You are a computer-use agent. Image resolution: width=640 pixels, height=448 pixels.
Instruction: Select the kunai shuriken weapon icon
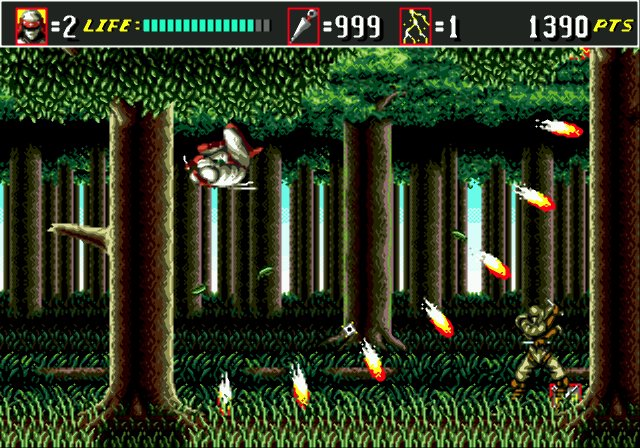[x=303, y=24]
